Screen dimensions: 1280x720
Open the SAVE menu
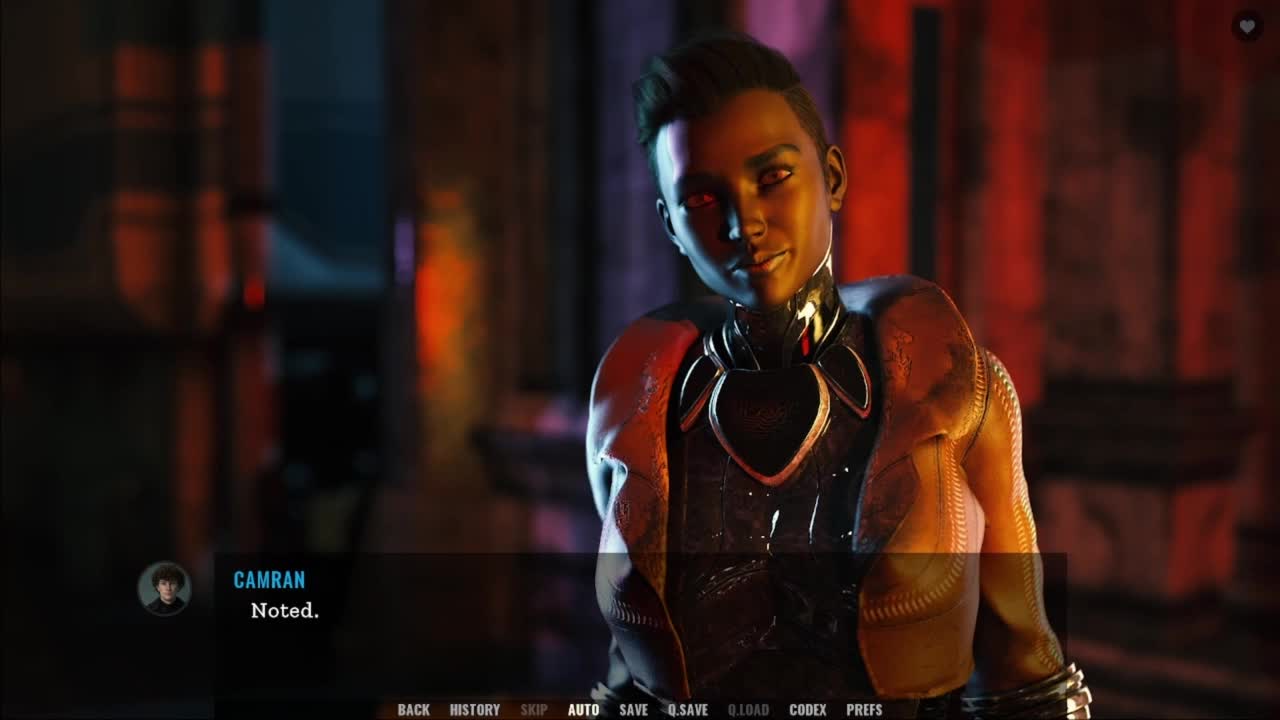(x=633, y=710)
